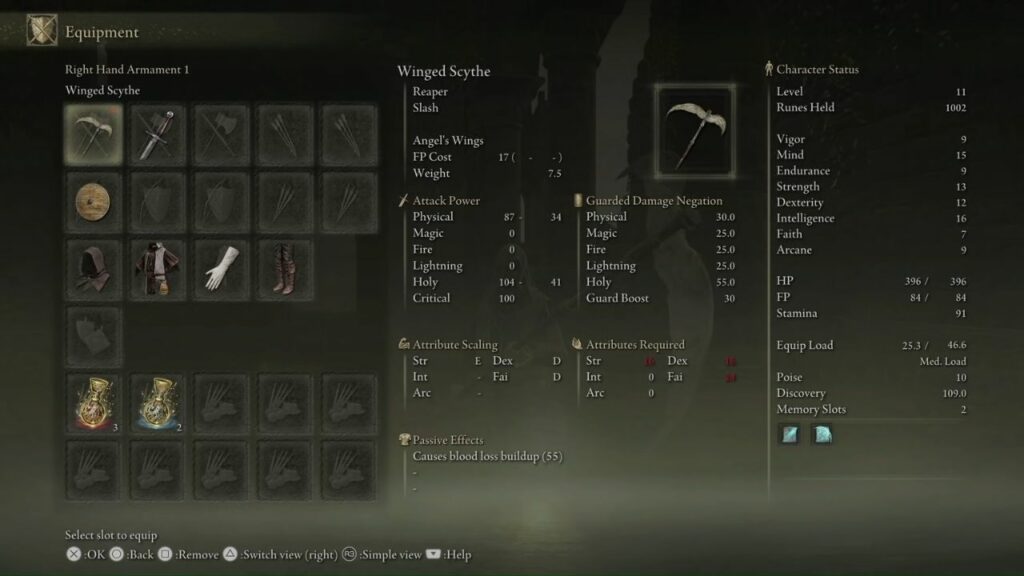Image resolution: width=1024 pixels, height=576 pixels.
Task: Select the round wooden shield slot
Action: [94, 202]
